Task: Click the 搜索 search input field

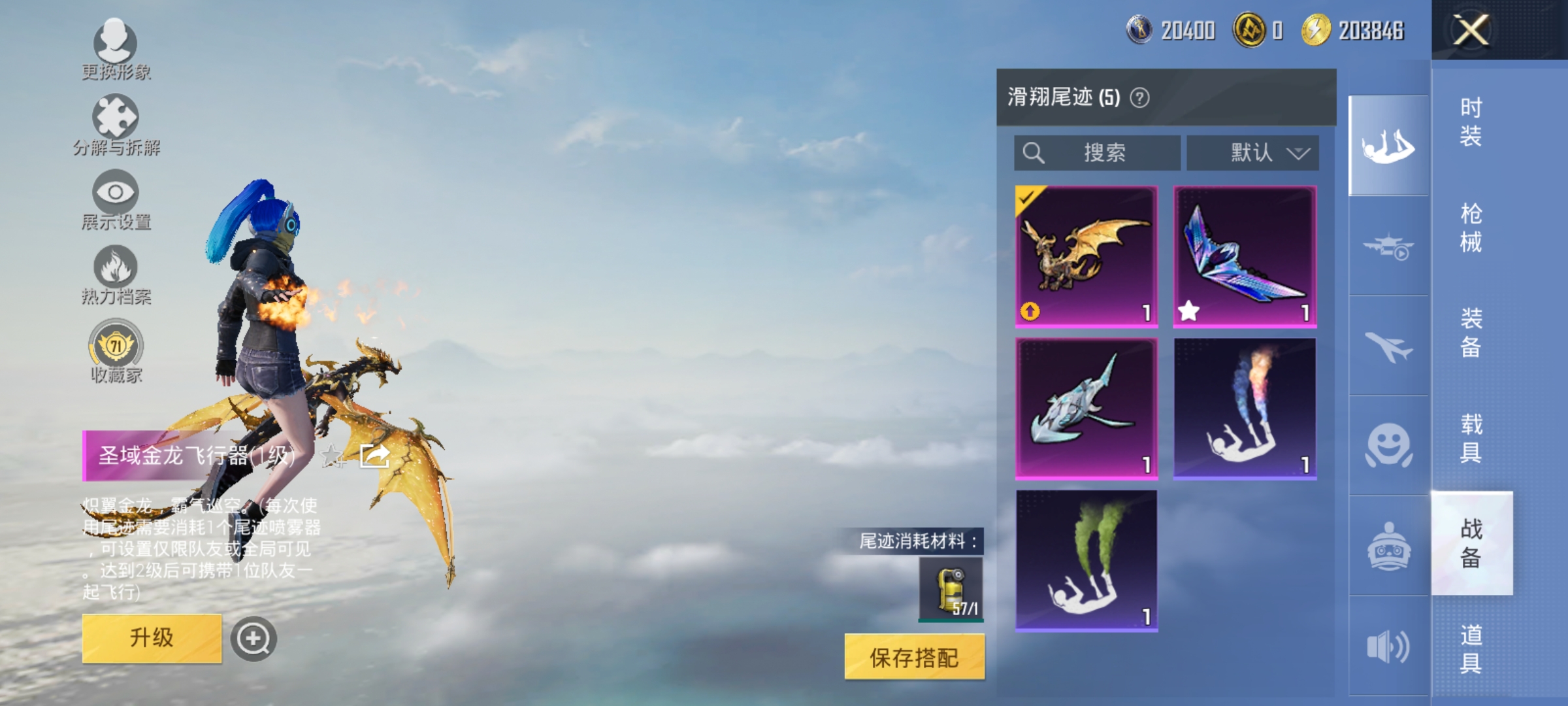Action: click(x=1096, y=152)
